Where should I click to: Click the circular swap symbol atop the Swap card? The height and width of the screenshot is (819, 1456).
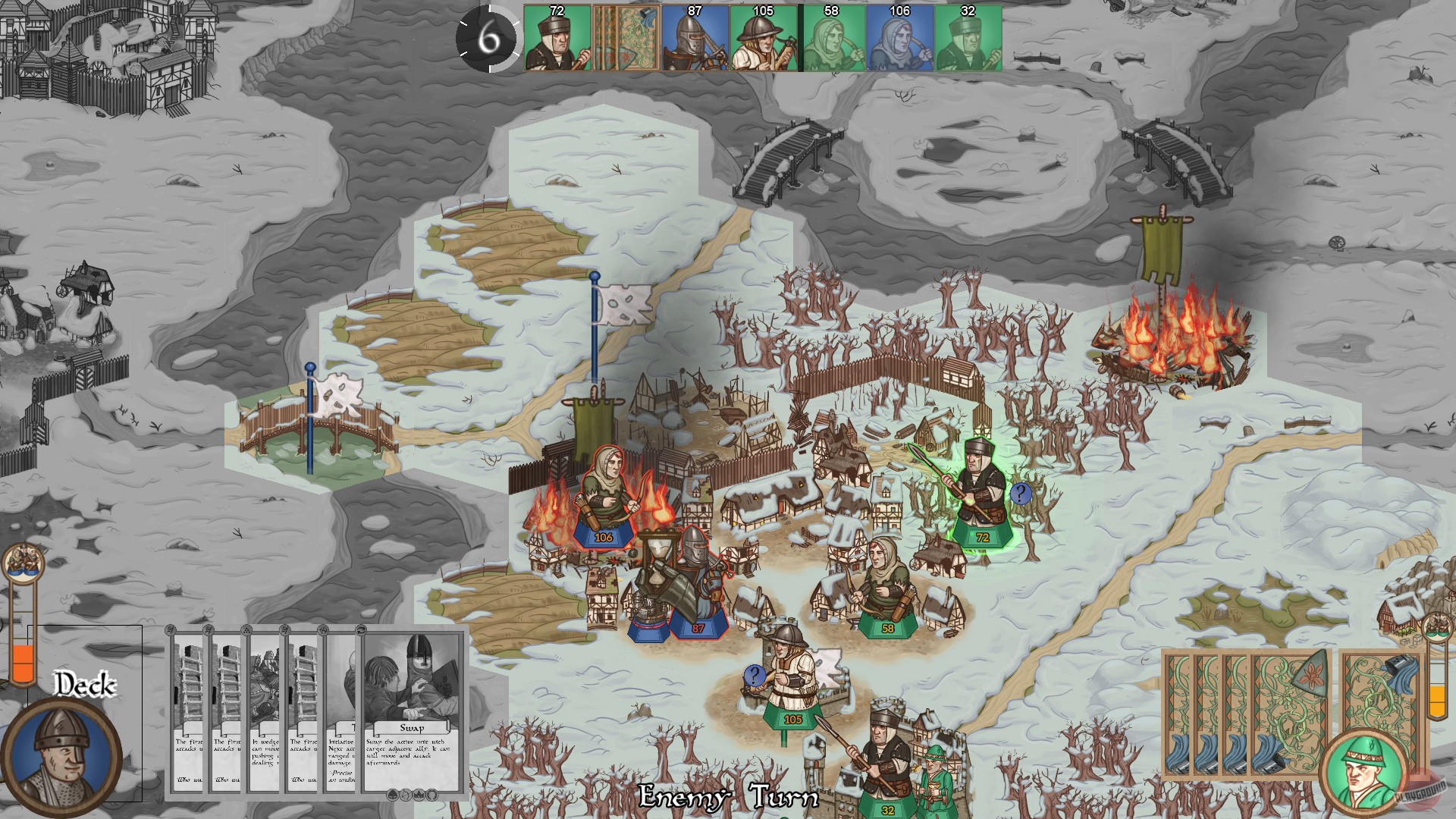pyautogui.click(x=361, y=630)
